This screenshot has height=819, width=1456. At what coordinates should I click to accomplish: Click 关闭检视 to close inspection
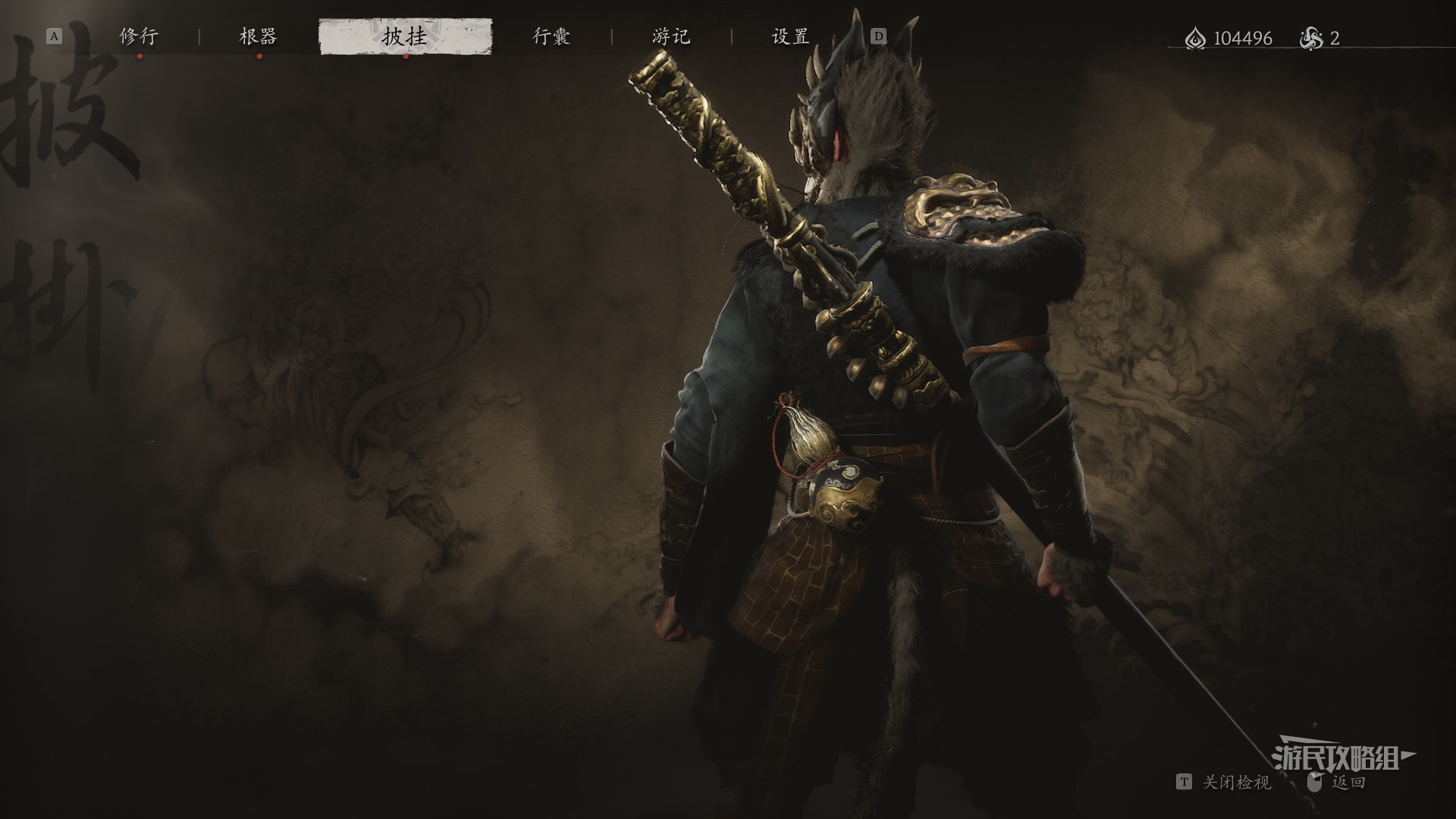(1236, 782)
